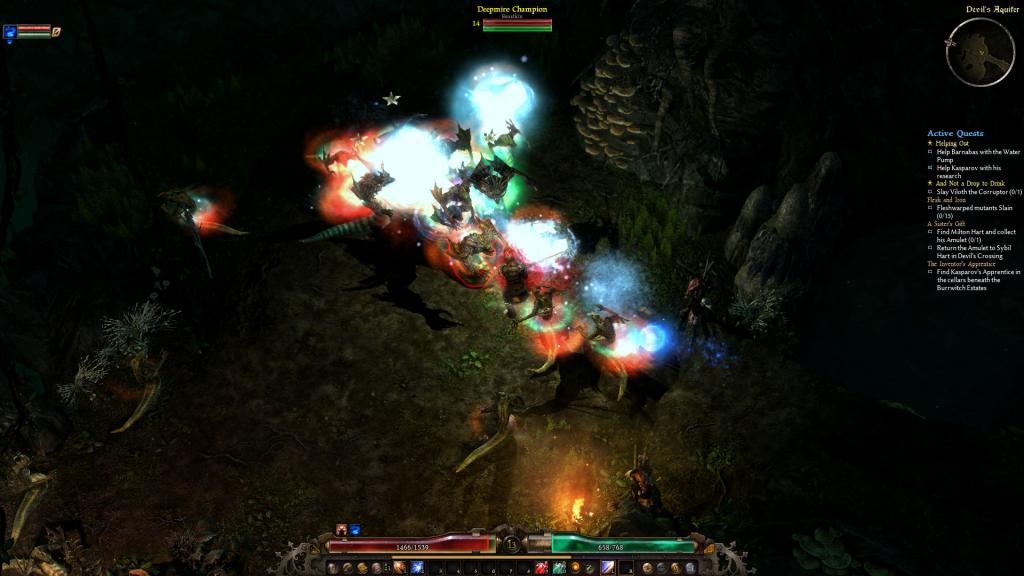
Task: Activate the blue starburst skill on the hotbar
Action: pyautogui.click(x=417, y=568)
